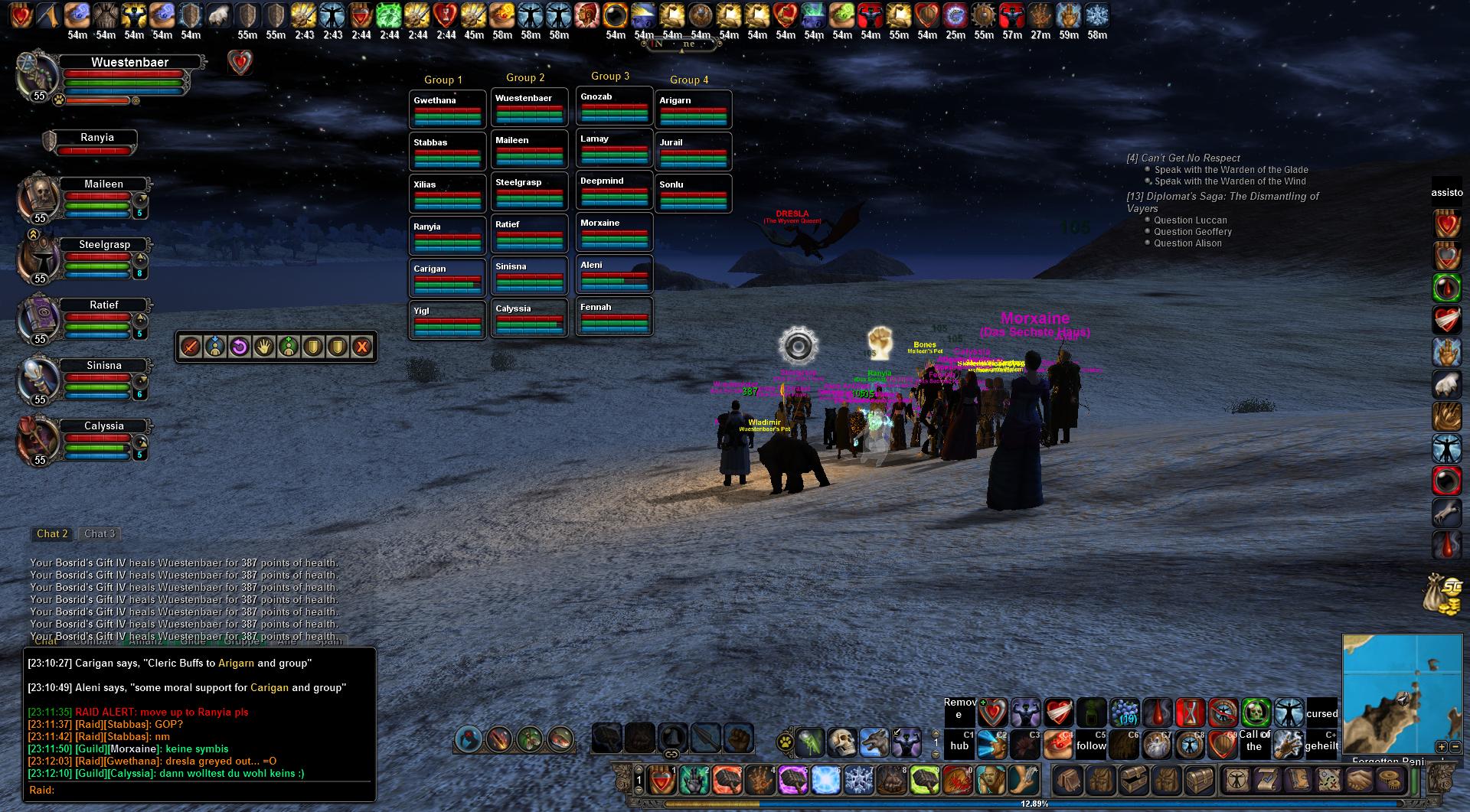
Task: Zoom in the minimap with plus button
Action: 1441,747
